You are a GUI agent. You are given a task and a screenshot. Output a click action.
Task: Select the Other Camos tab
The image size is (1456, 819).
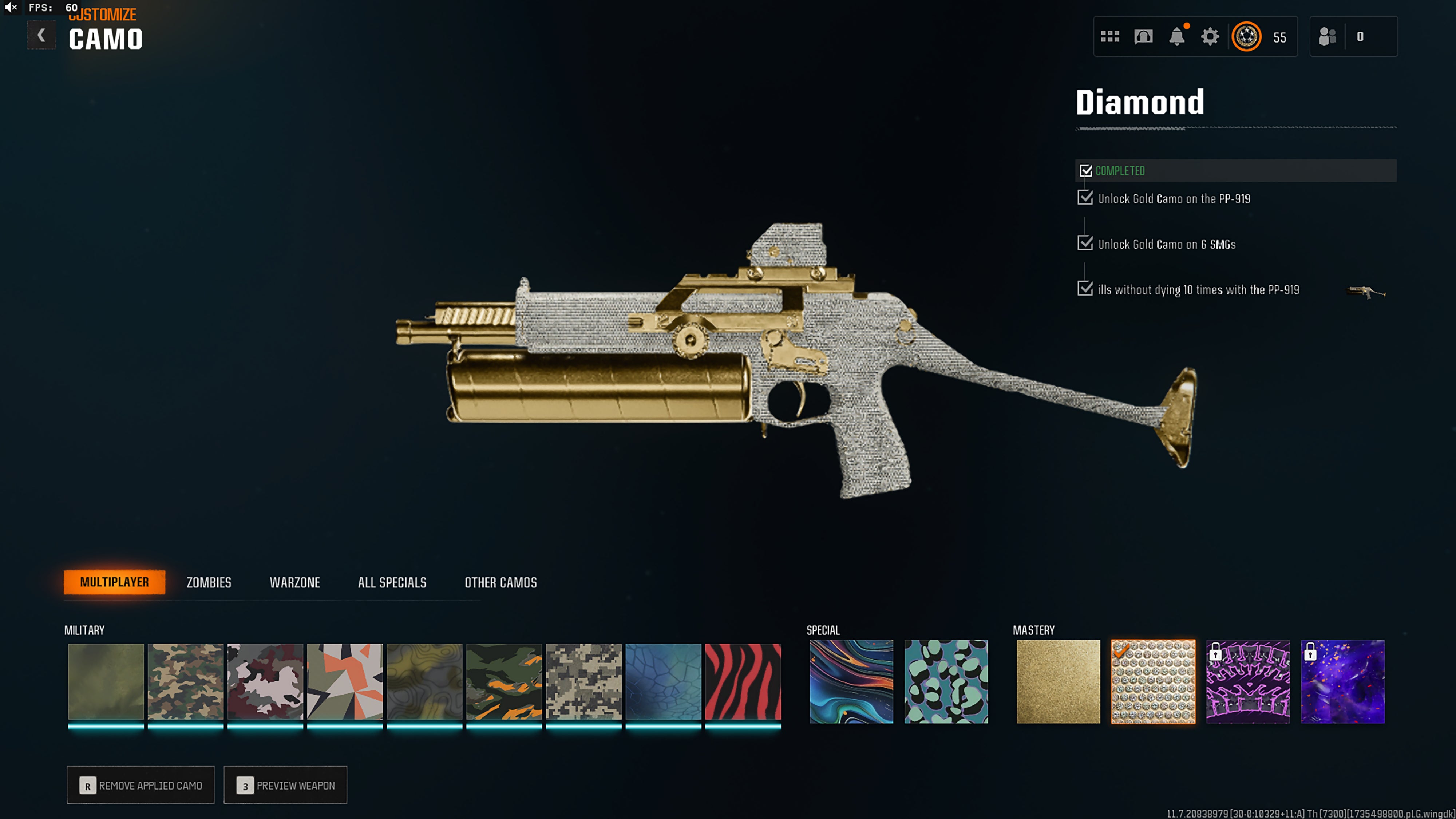click(500, 582)
